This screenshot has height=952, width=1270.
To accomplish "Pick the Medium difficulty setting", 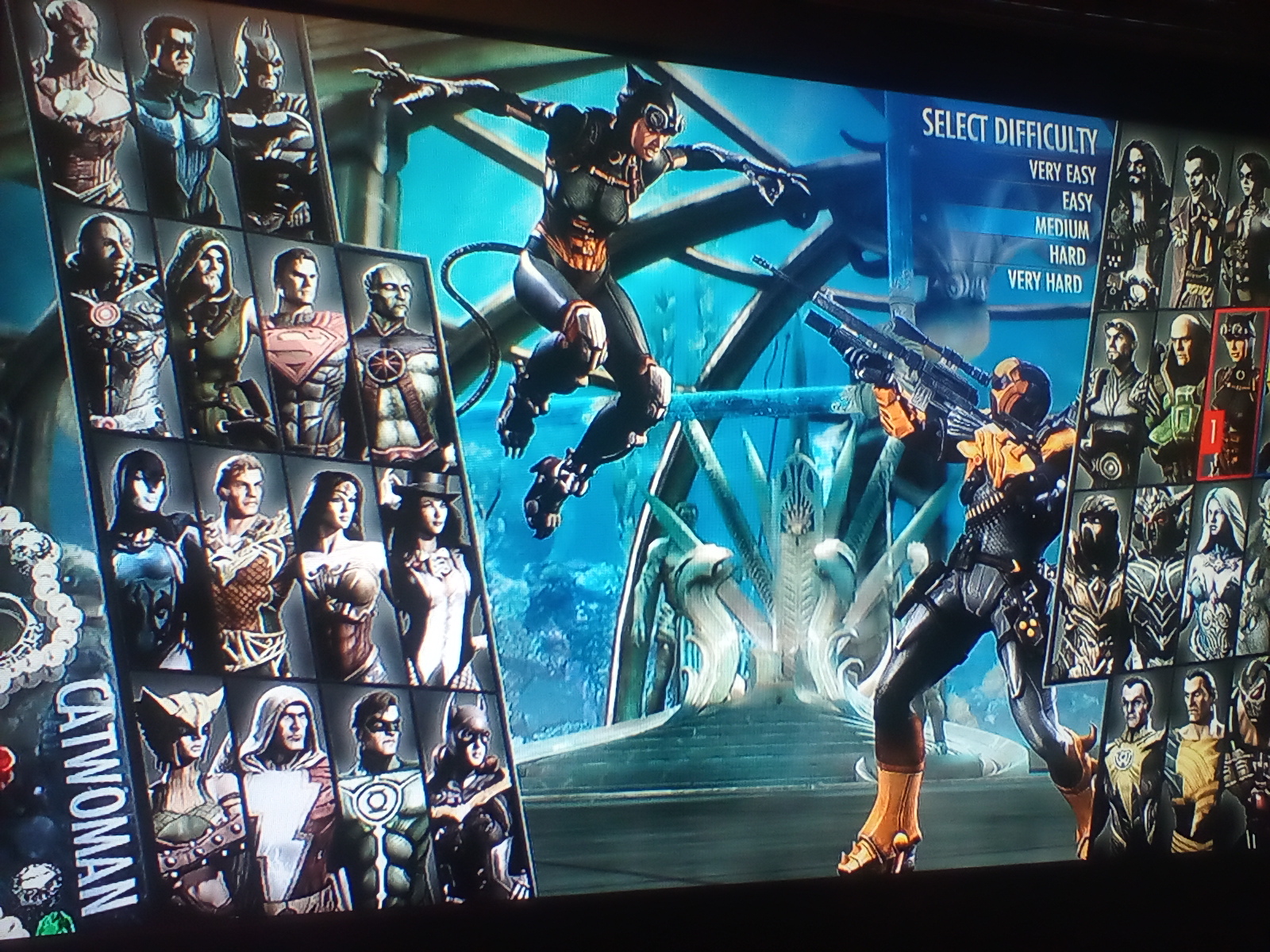I will 1061,229.
